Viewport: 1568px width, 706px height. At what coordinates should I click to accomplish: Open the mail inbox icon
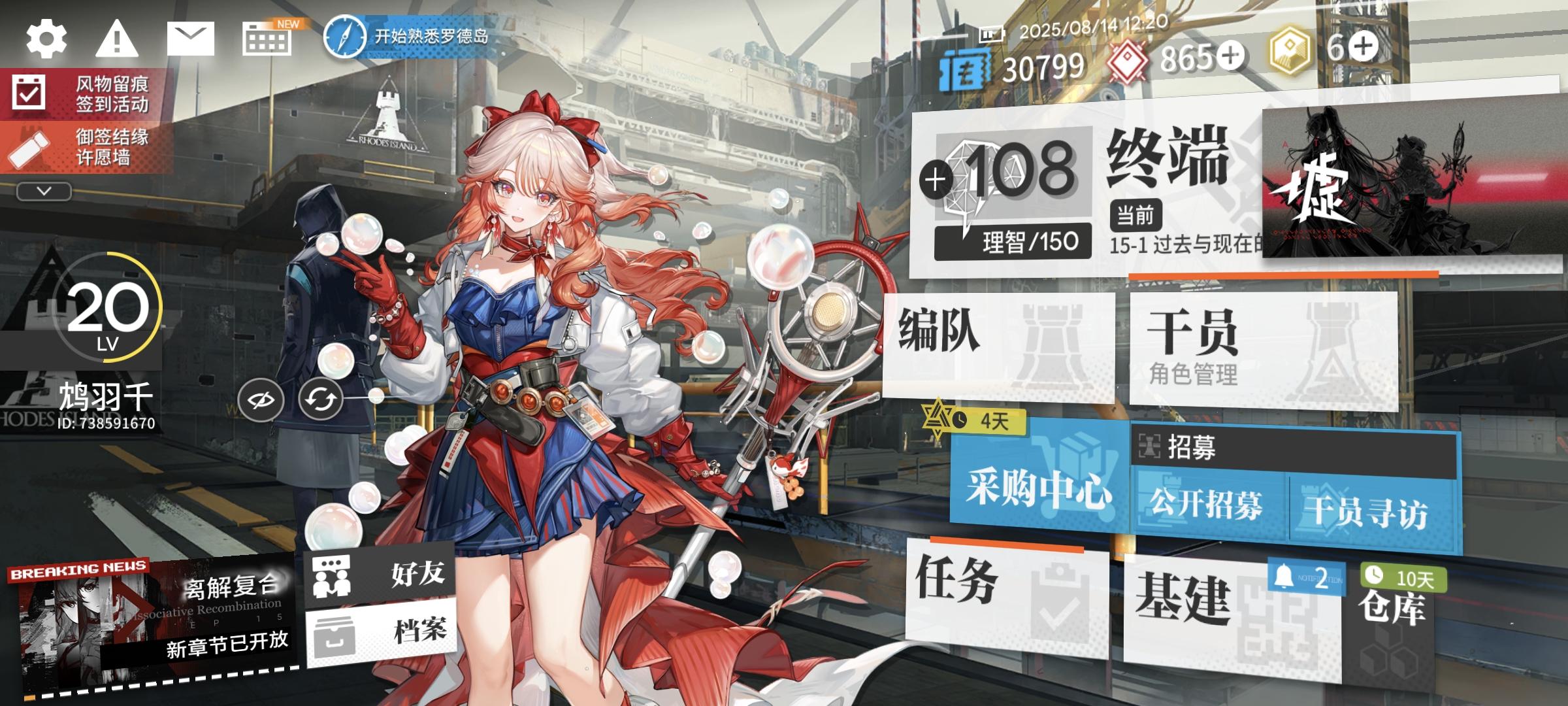189,39
